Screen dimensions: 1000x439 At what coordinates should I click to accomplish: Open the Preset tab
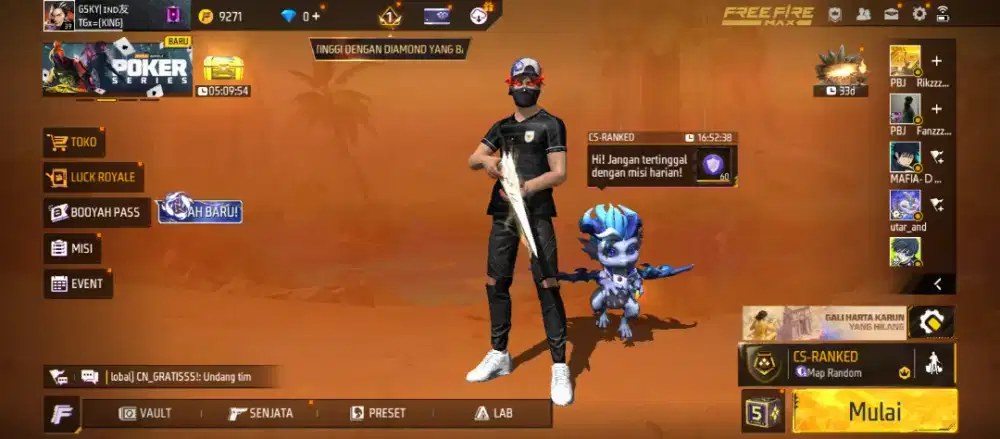378,413
